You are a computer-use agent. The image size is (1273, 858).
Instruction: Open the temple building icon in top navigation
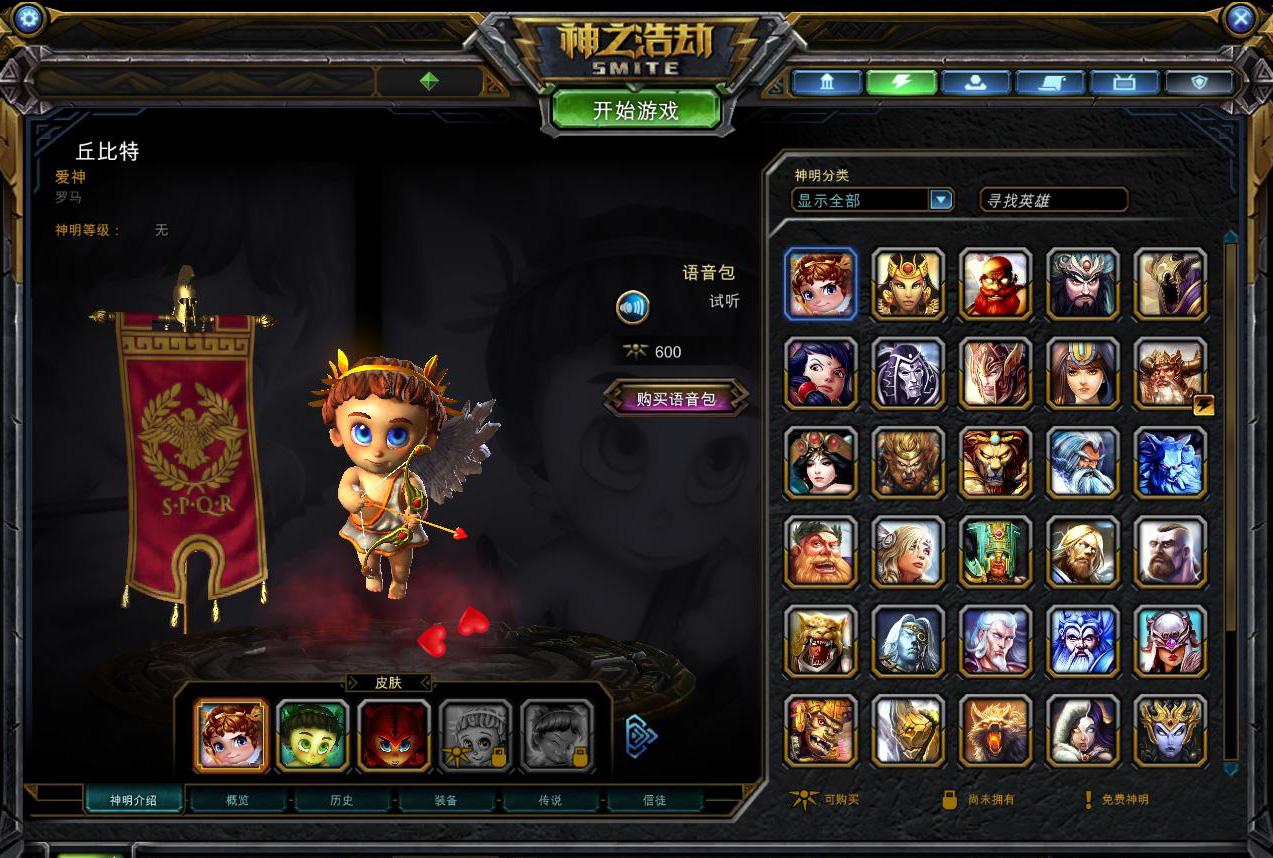point(827,82)
